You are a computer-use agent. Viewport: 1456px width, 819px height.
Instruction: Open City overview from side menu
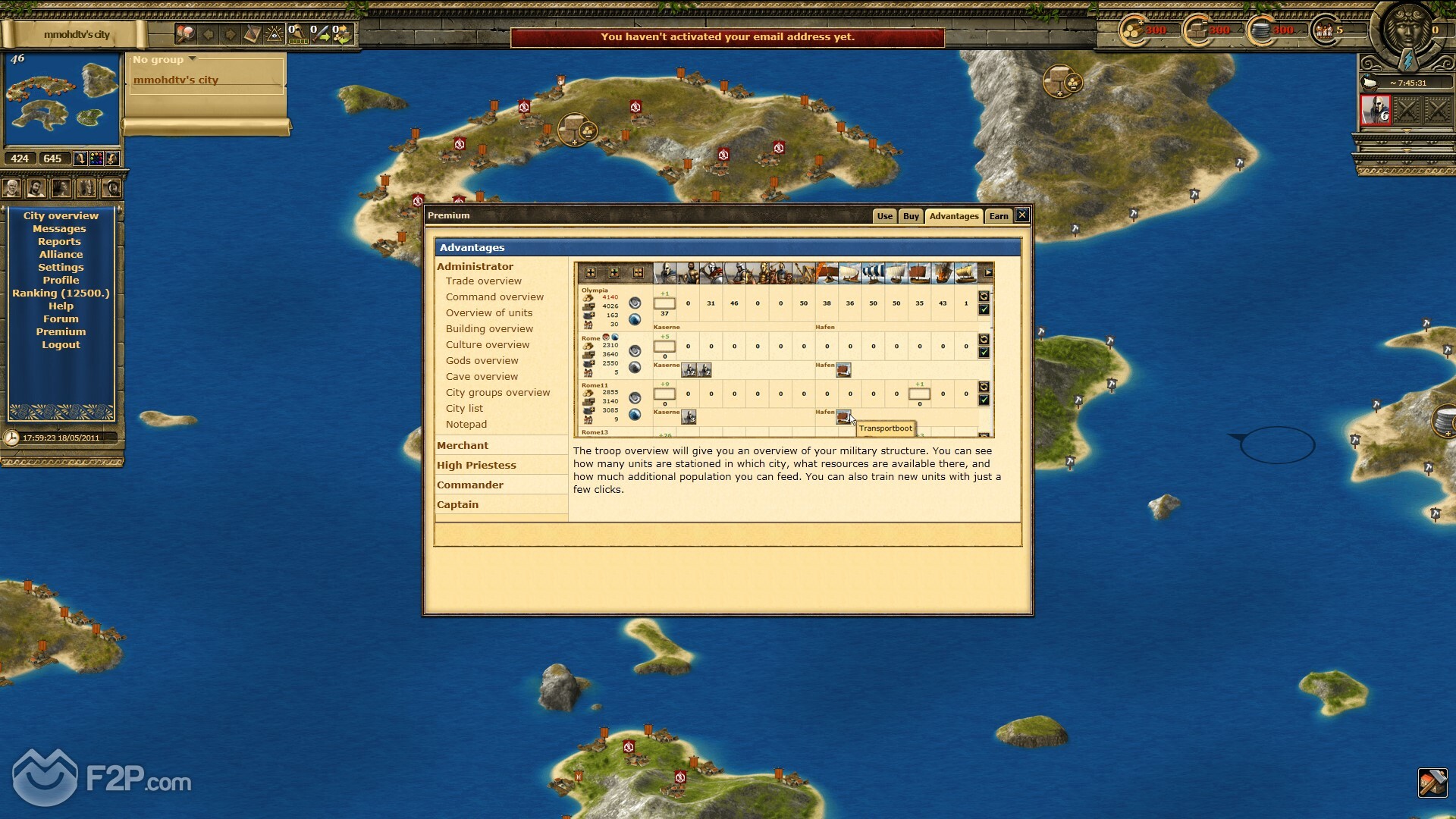[61, 216]
